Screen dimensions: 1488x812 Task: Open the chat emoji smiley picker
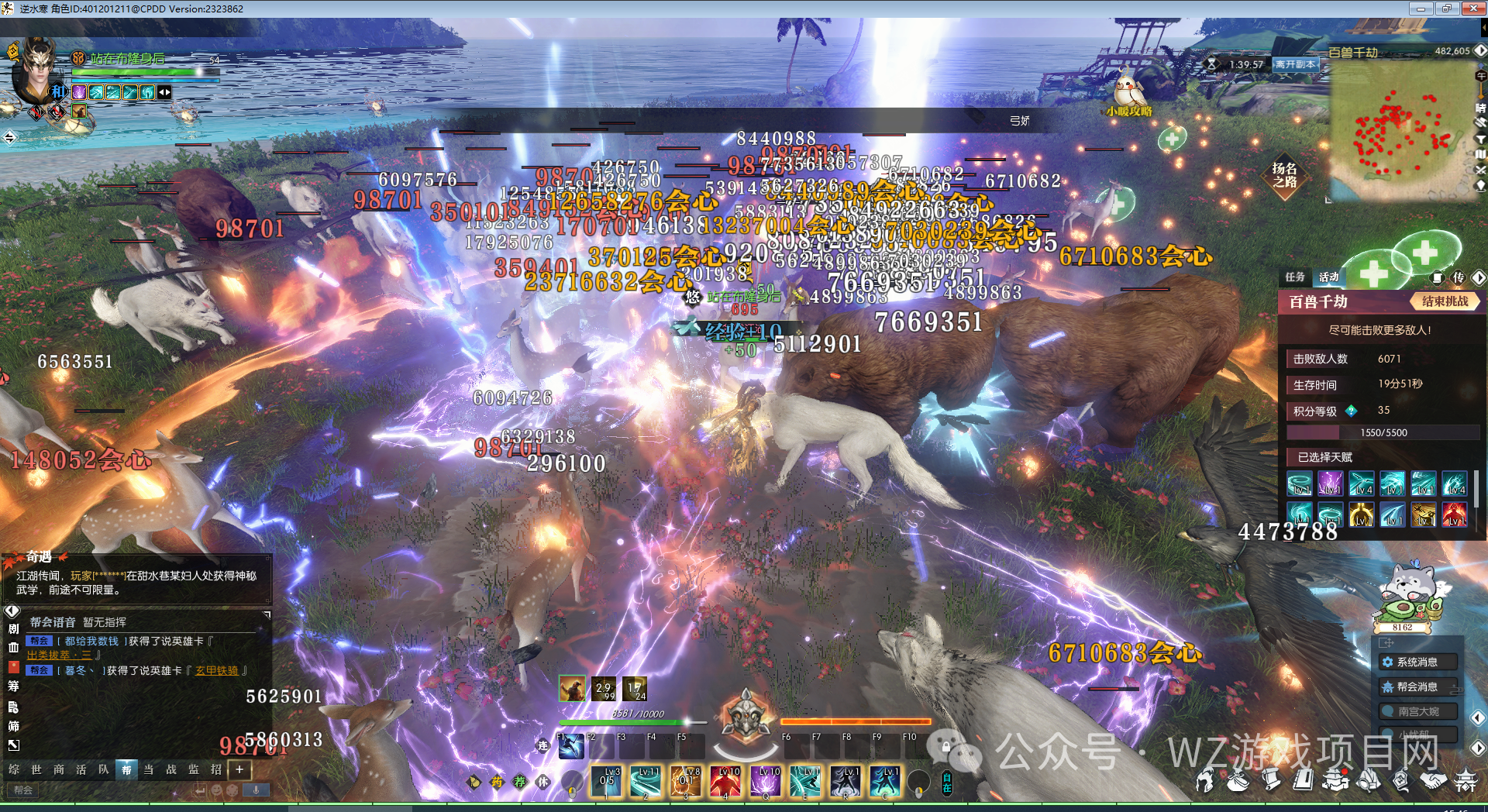click(x=217, y=790)
